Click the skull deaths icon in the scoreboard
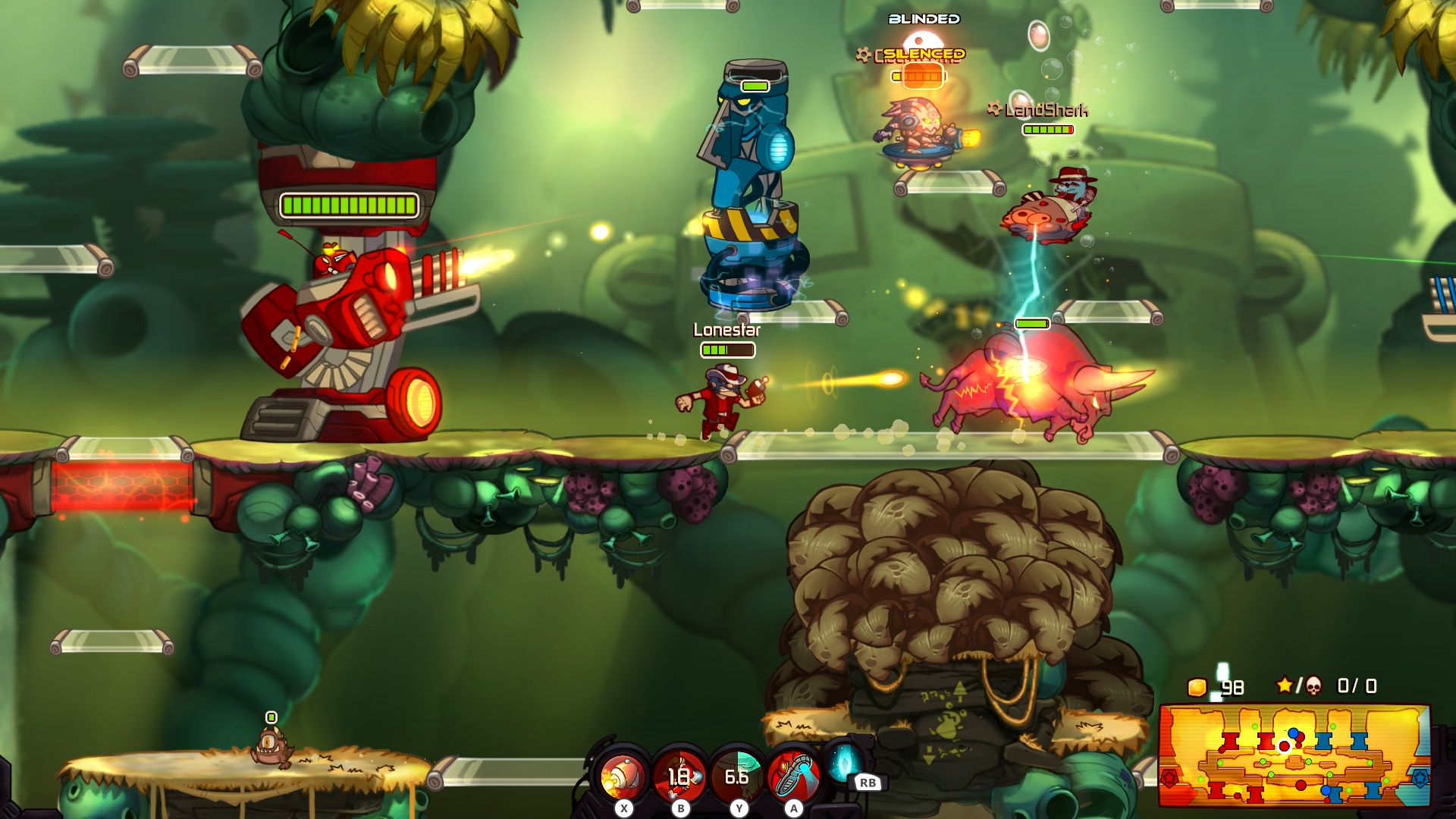The width and height of the screenshot is (1456, 819). tap(1314, 685)
